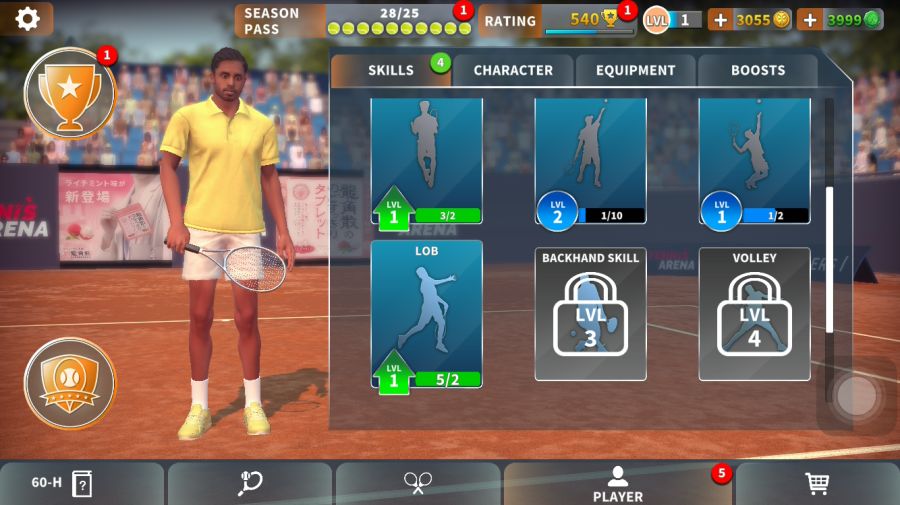
Task: Select the locked Backhand Skill card
Action: tap(590, 314)
